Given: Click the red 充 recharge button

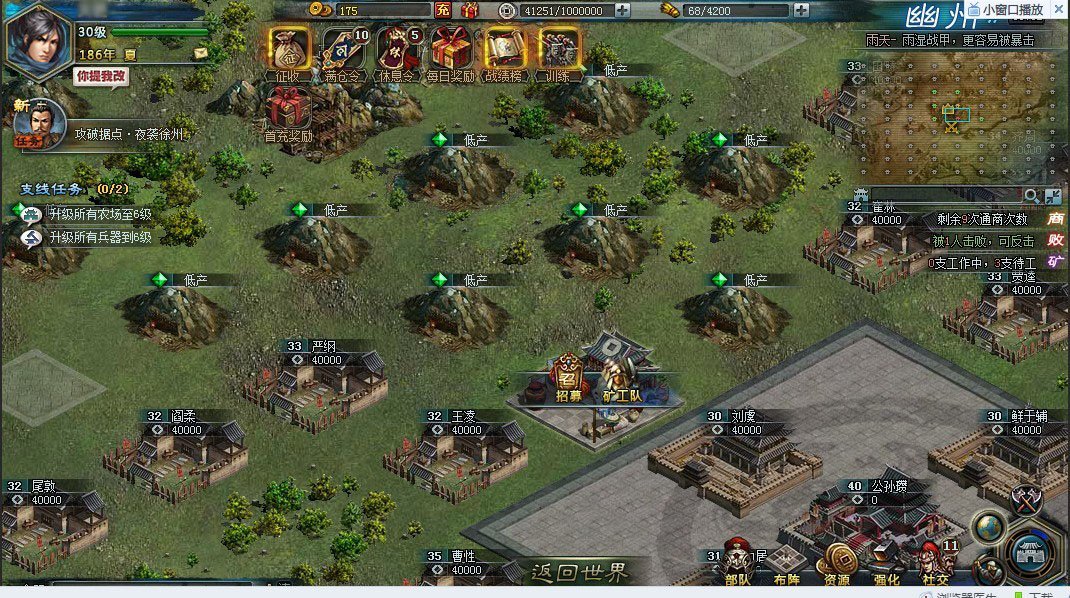Looking at the screenshot, I should point(443,10).
